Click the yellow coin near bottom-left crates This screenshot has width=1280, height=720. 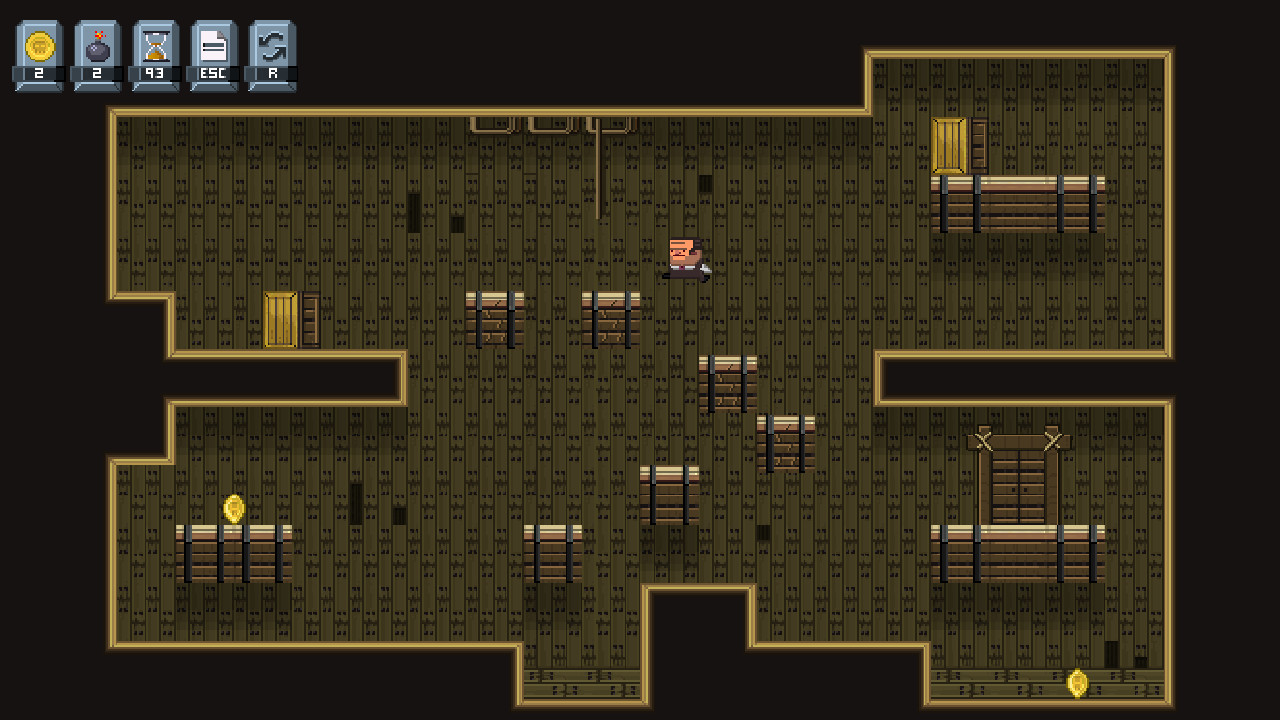(x=234, y=510)
